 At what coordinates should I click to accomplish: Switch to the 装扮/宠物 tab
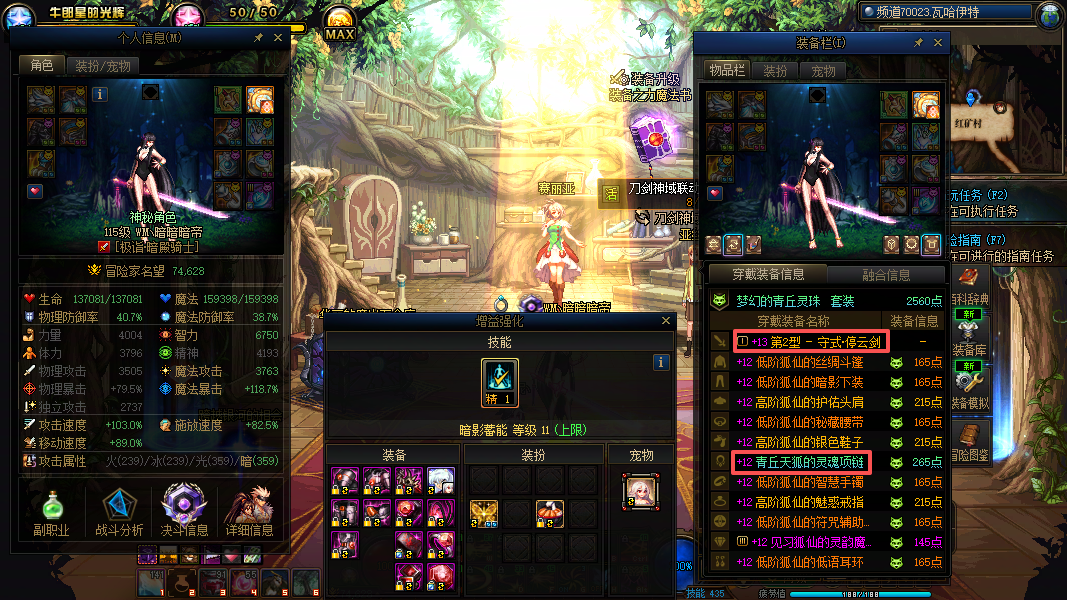(x=103, y=66)
